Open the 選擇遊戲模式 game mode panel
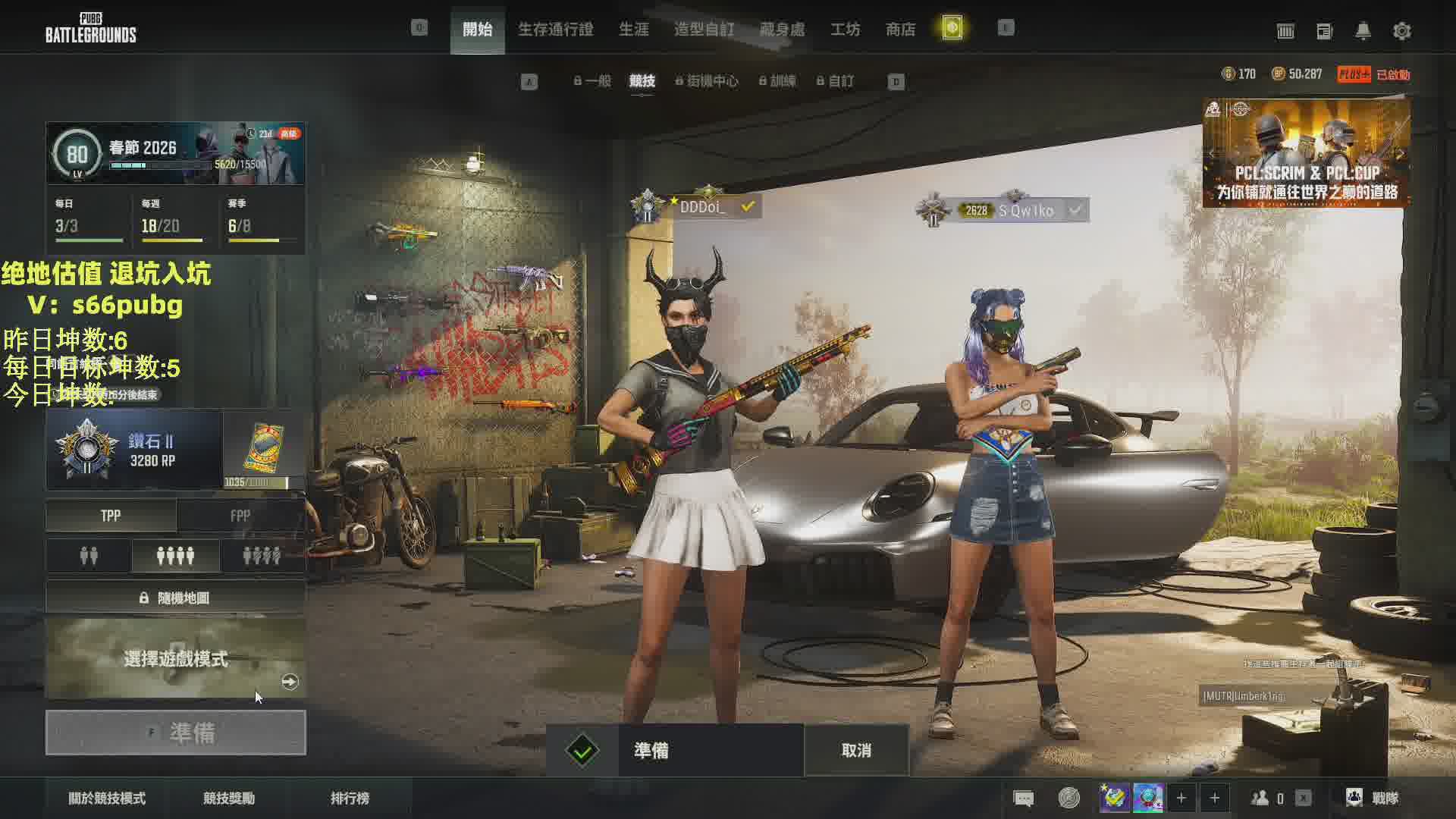 pyautogui.click(x=176, y=658)
